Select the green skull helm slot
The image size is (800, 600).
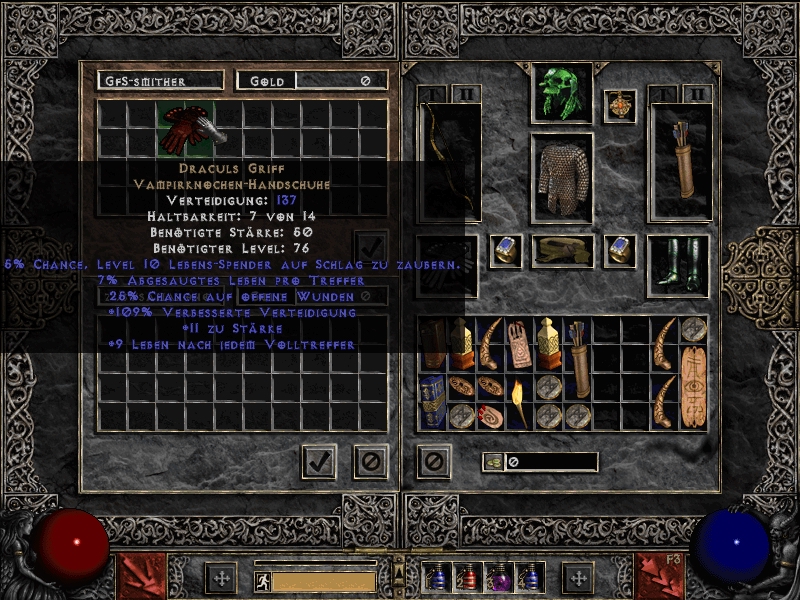(x=561, y=93)
